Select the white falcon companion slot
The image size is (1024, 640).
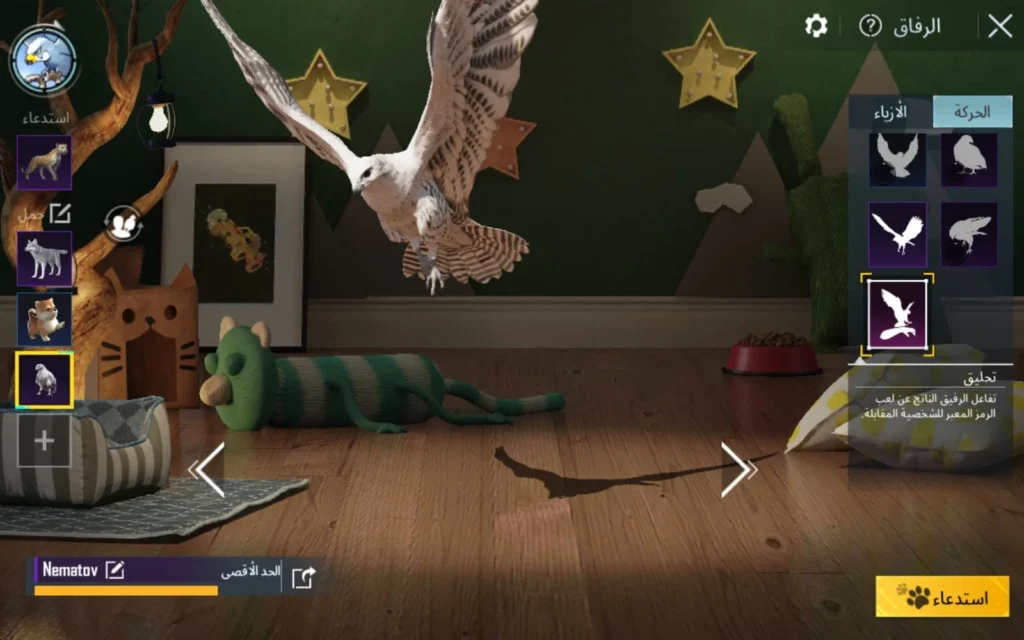44,380
